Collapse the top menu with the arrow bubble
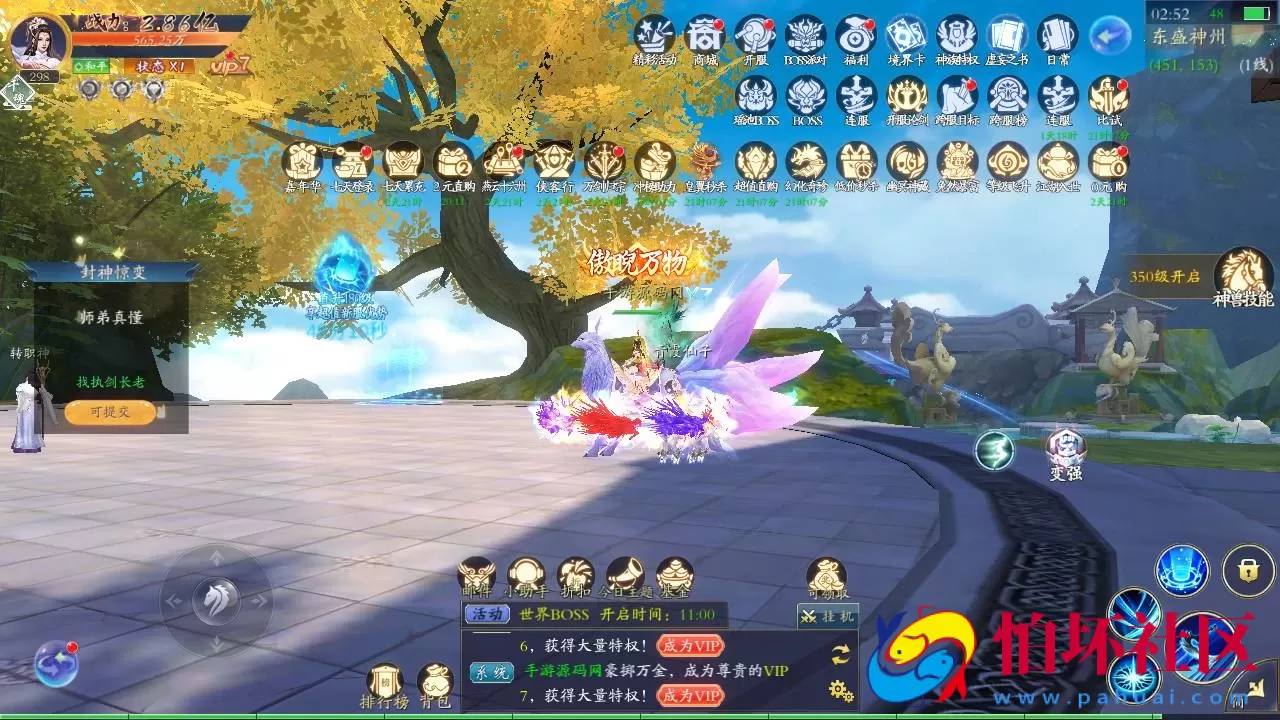 pyautogui.click(x=1109, y=37)
